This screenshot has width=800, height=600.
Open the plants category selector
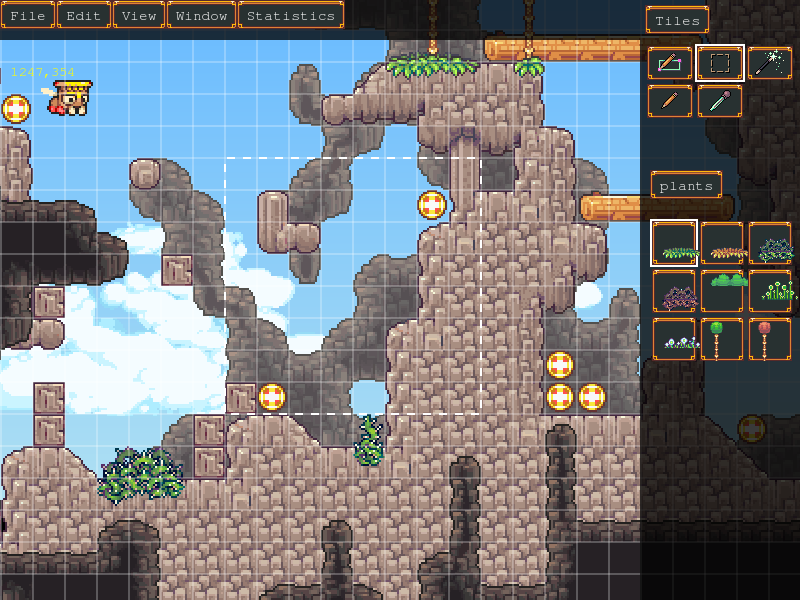coord(686,186)
